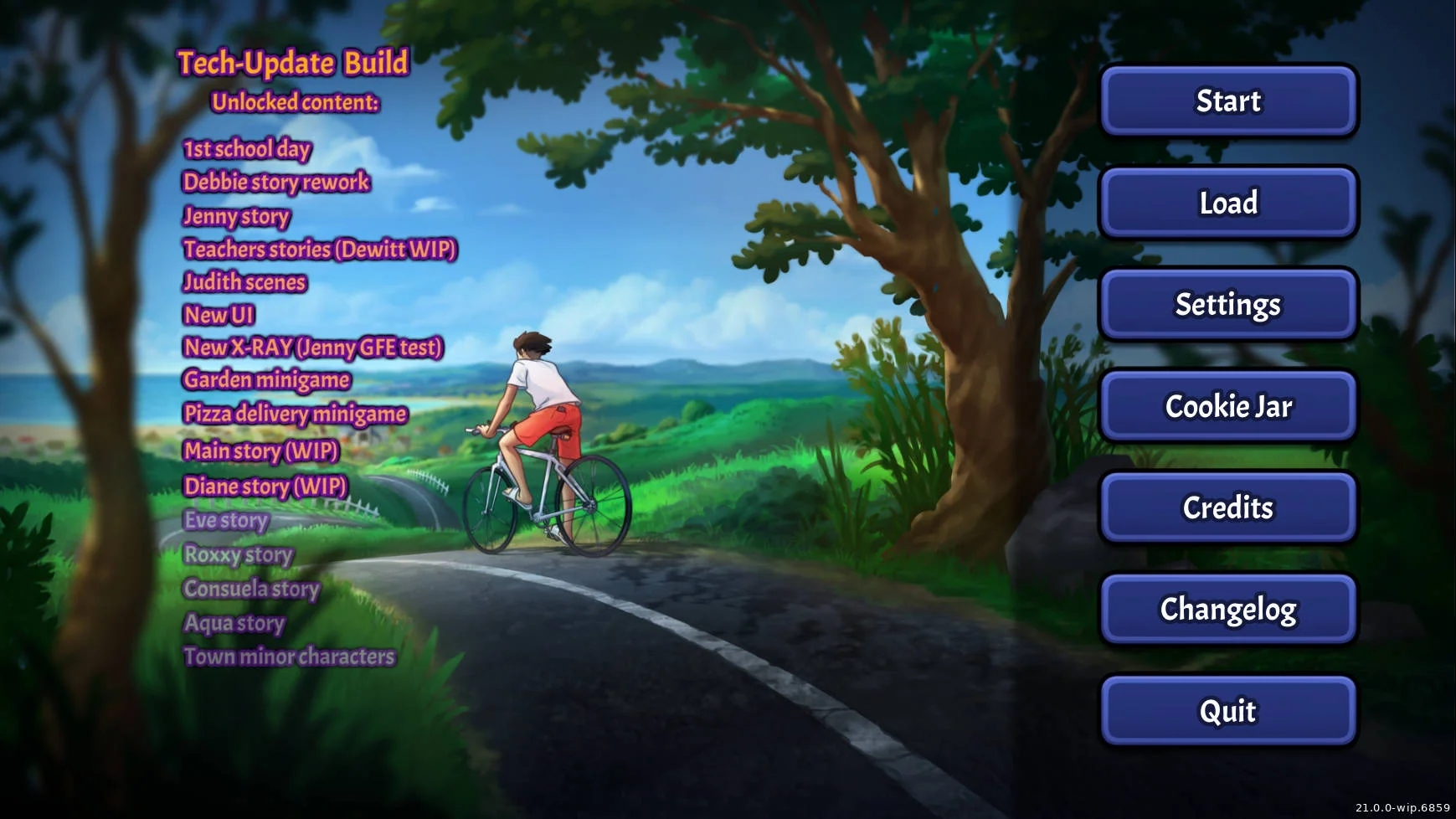Click the New UI content entry
Image resolution: width=1456 pixels, height=819 pixels.
[x=219, y=316]
